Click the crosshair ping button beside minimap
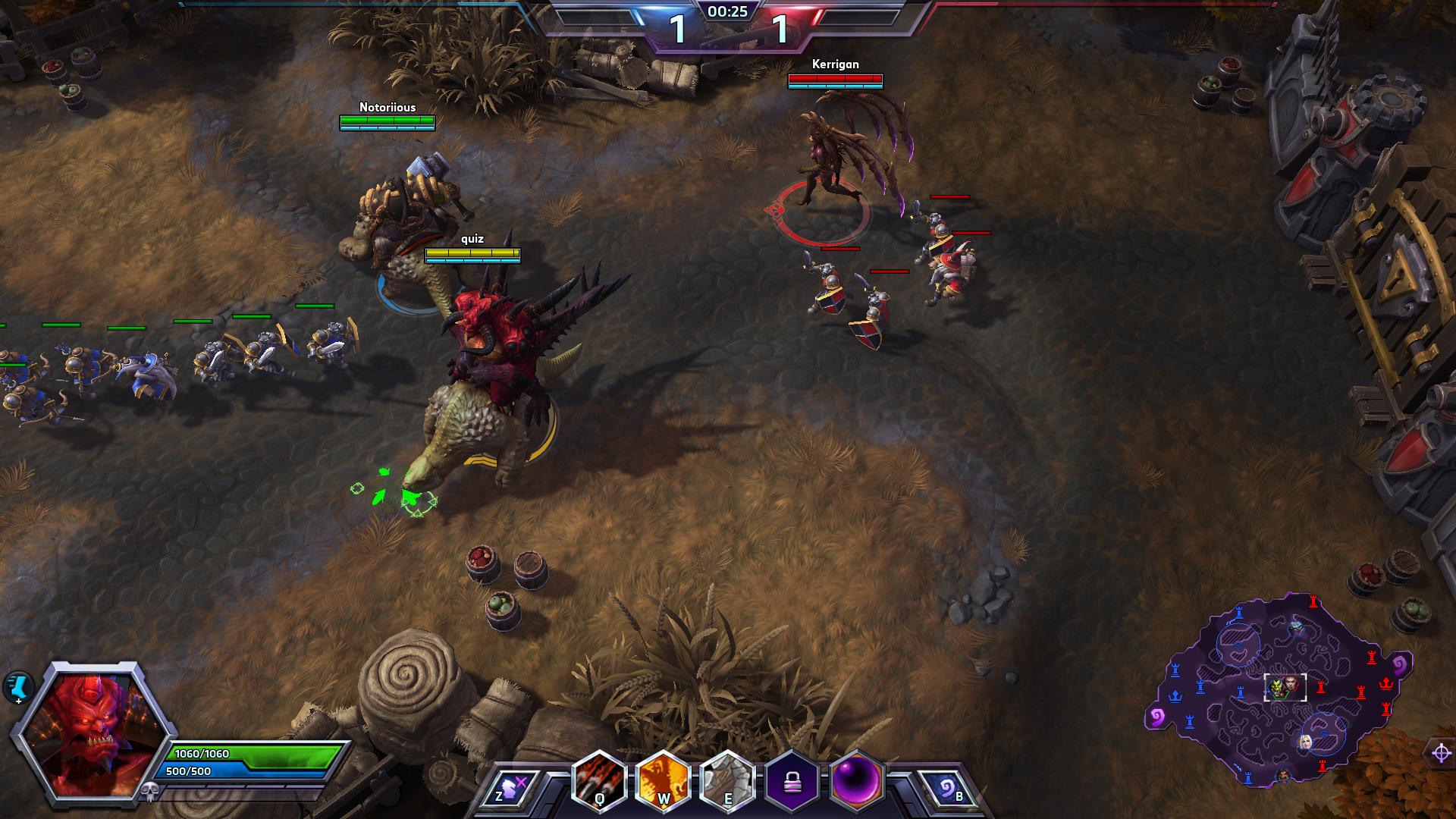Viewport: 1456px width, 819px height. (x=1440, y=753)
